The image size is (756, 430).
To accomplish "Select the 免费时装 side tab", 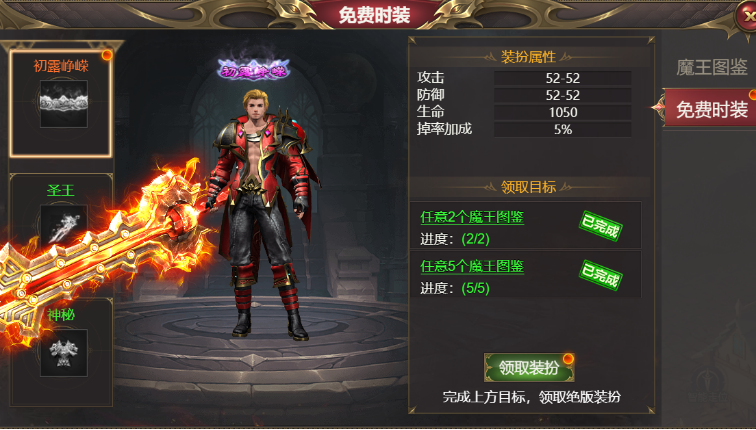I will (711, 109).
